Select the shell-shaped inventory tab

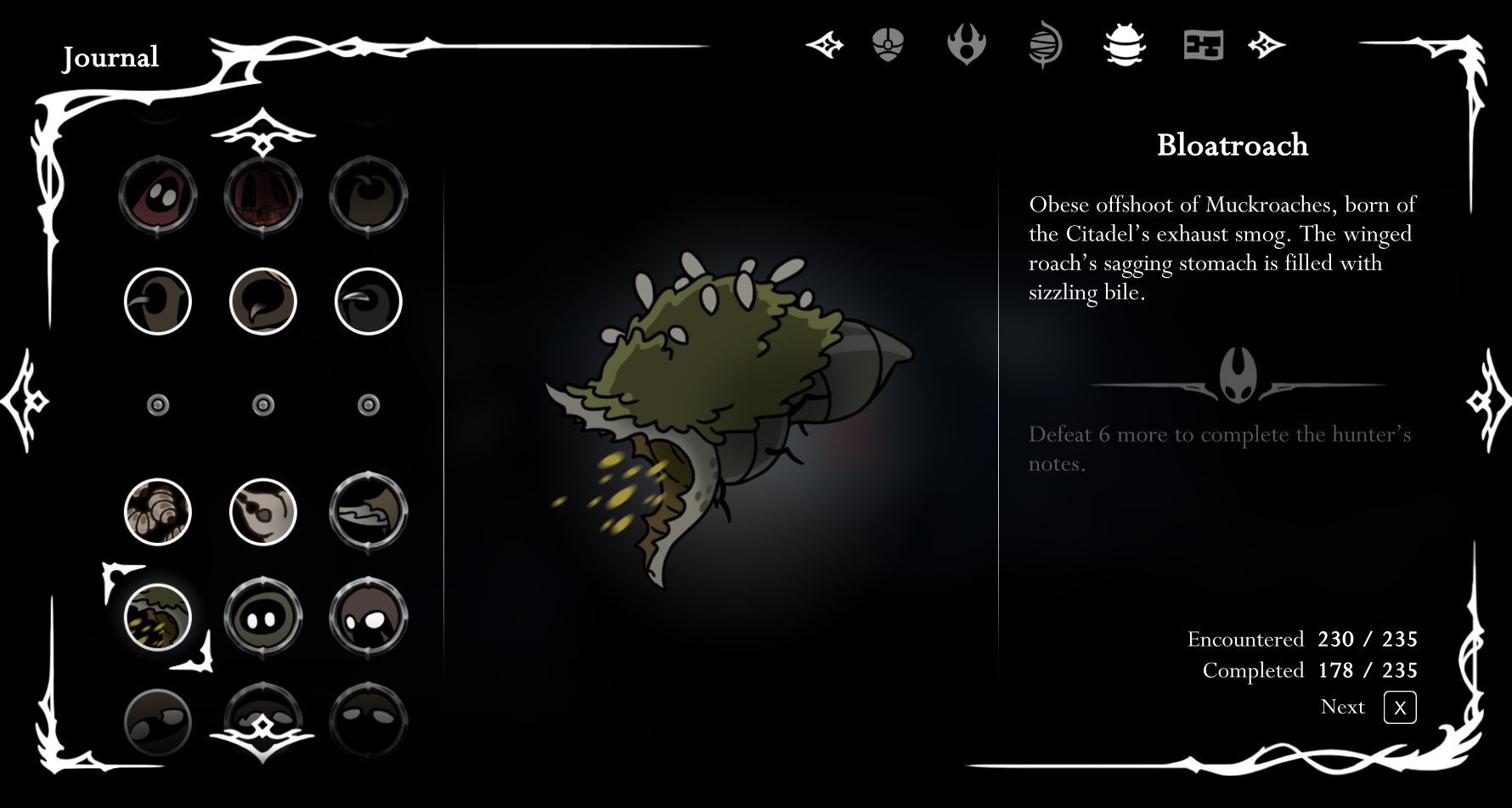[x=888, y=45]
